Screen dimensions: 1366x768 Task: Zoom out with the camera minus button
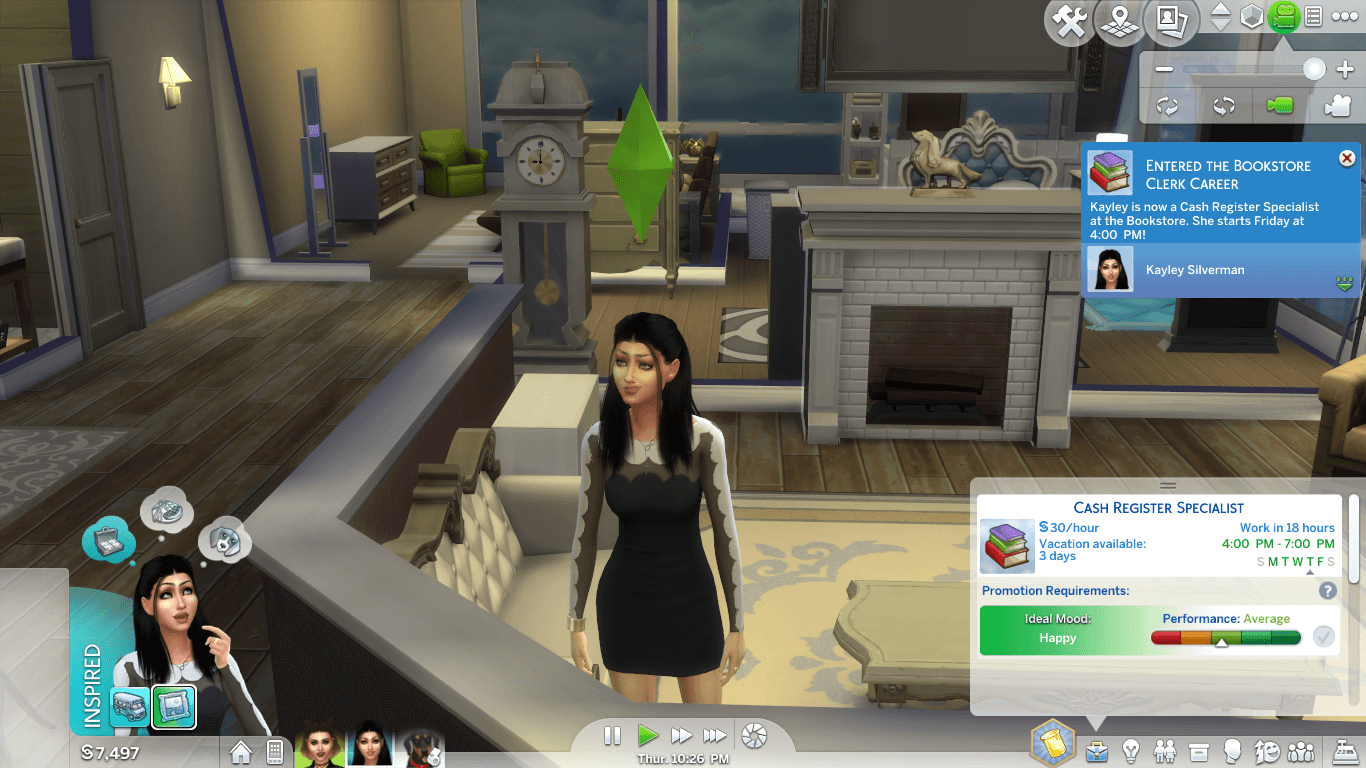(x=1163, y=69)
